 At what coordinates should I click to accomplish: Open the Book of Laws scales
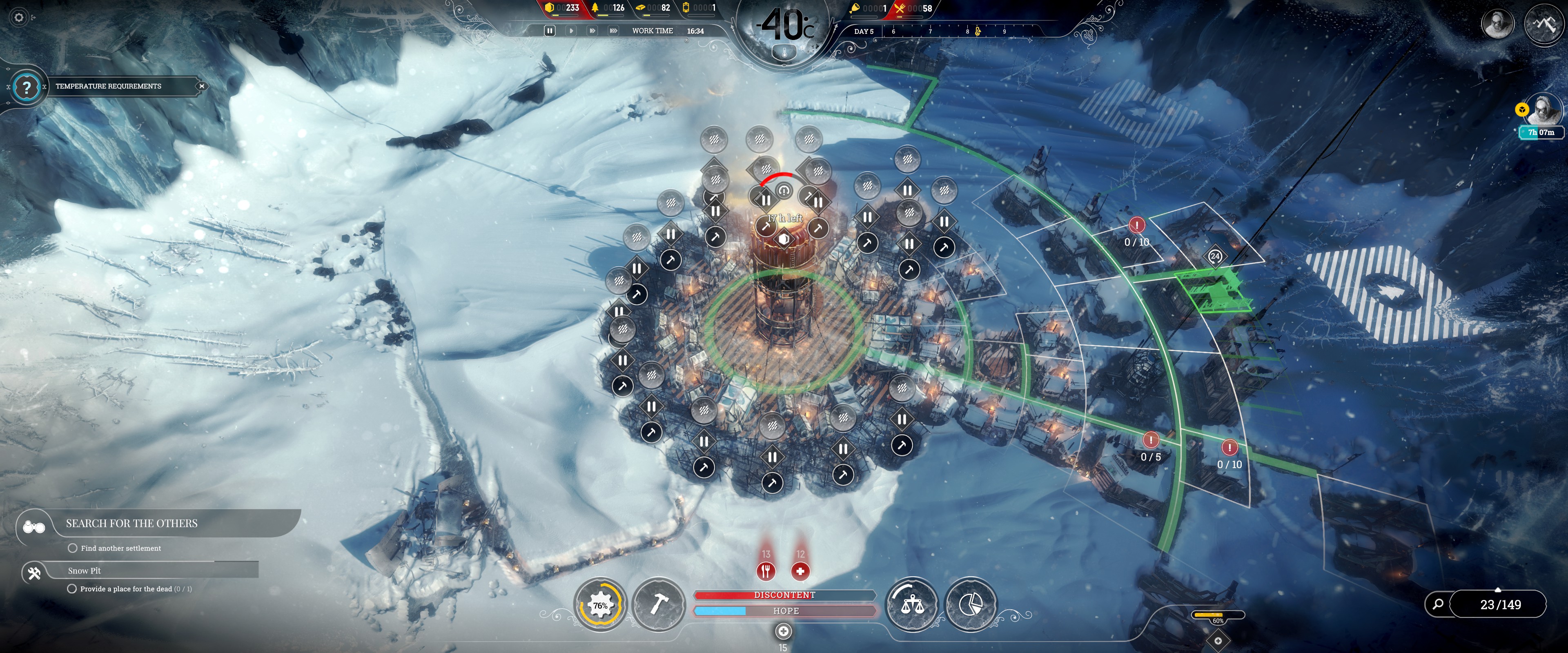[911, 605]
